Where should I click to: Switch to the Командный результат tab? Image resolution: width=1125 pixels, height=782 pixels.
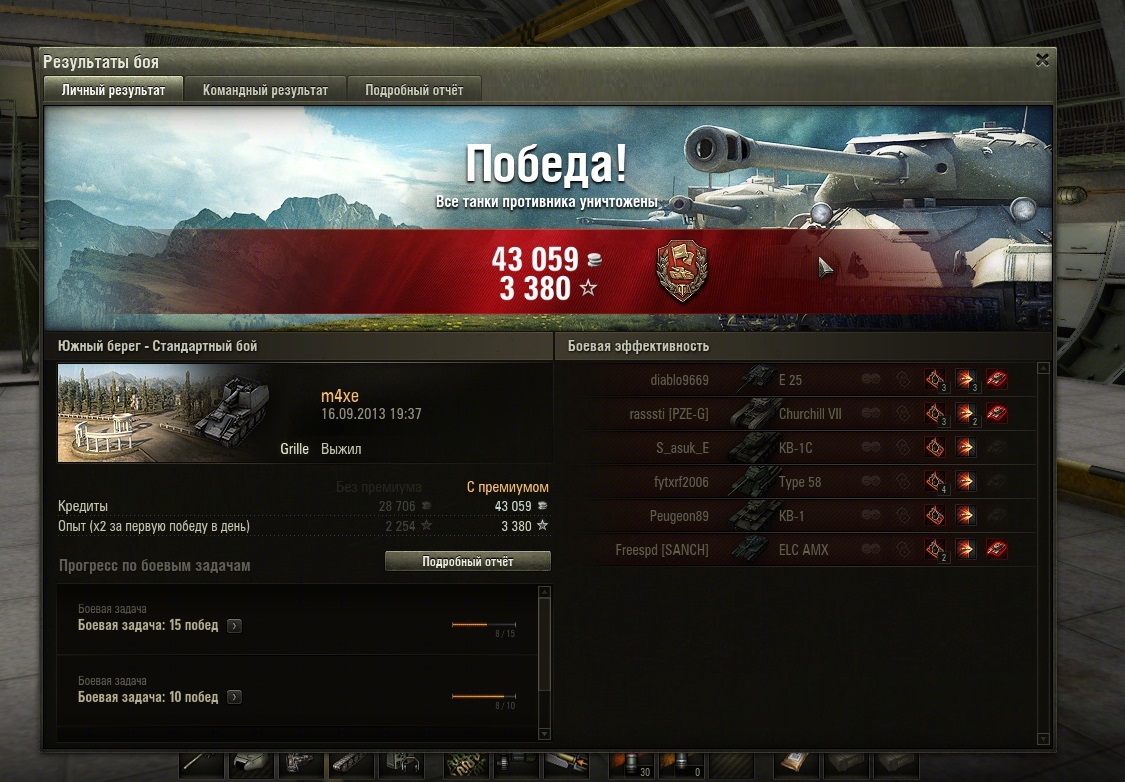click(x=265, y=90)
